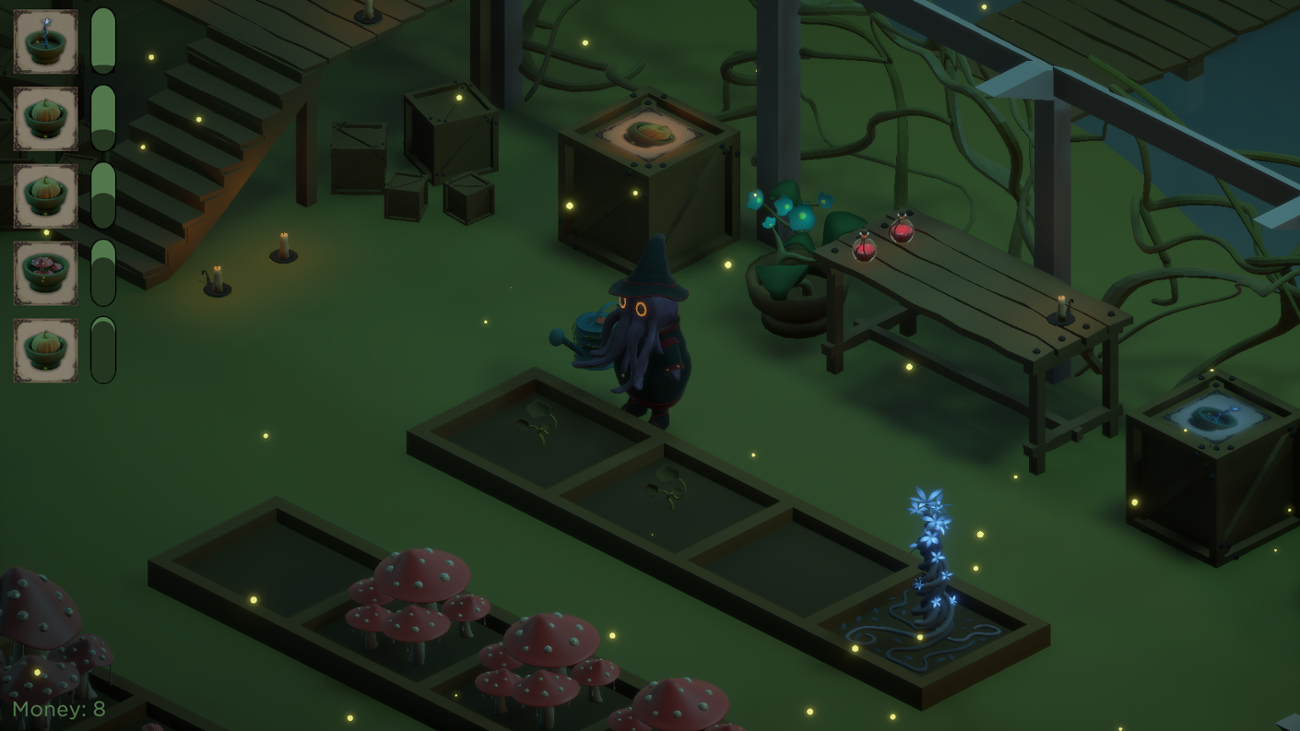Select the blue star flower seed slot
The image size is (1300, 731).
[45, 43]
